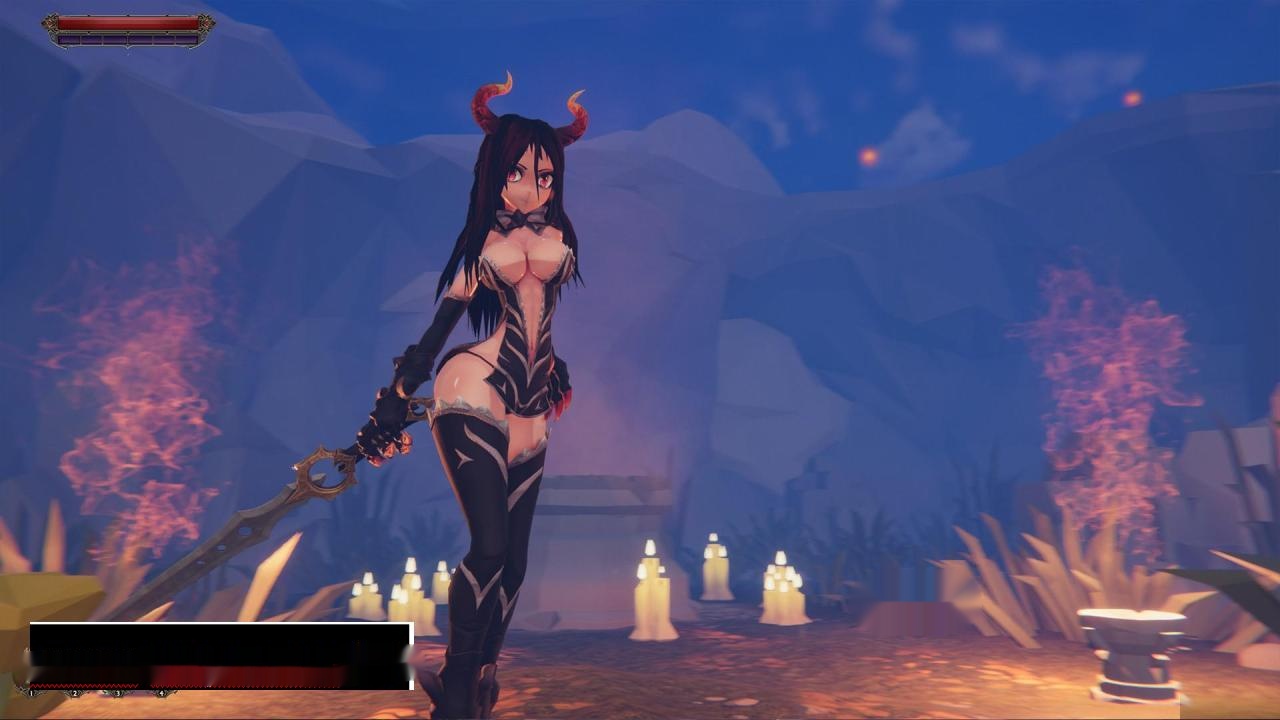Click the ornate emblem on the health bar's right end

(x=206, y=23)
